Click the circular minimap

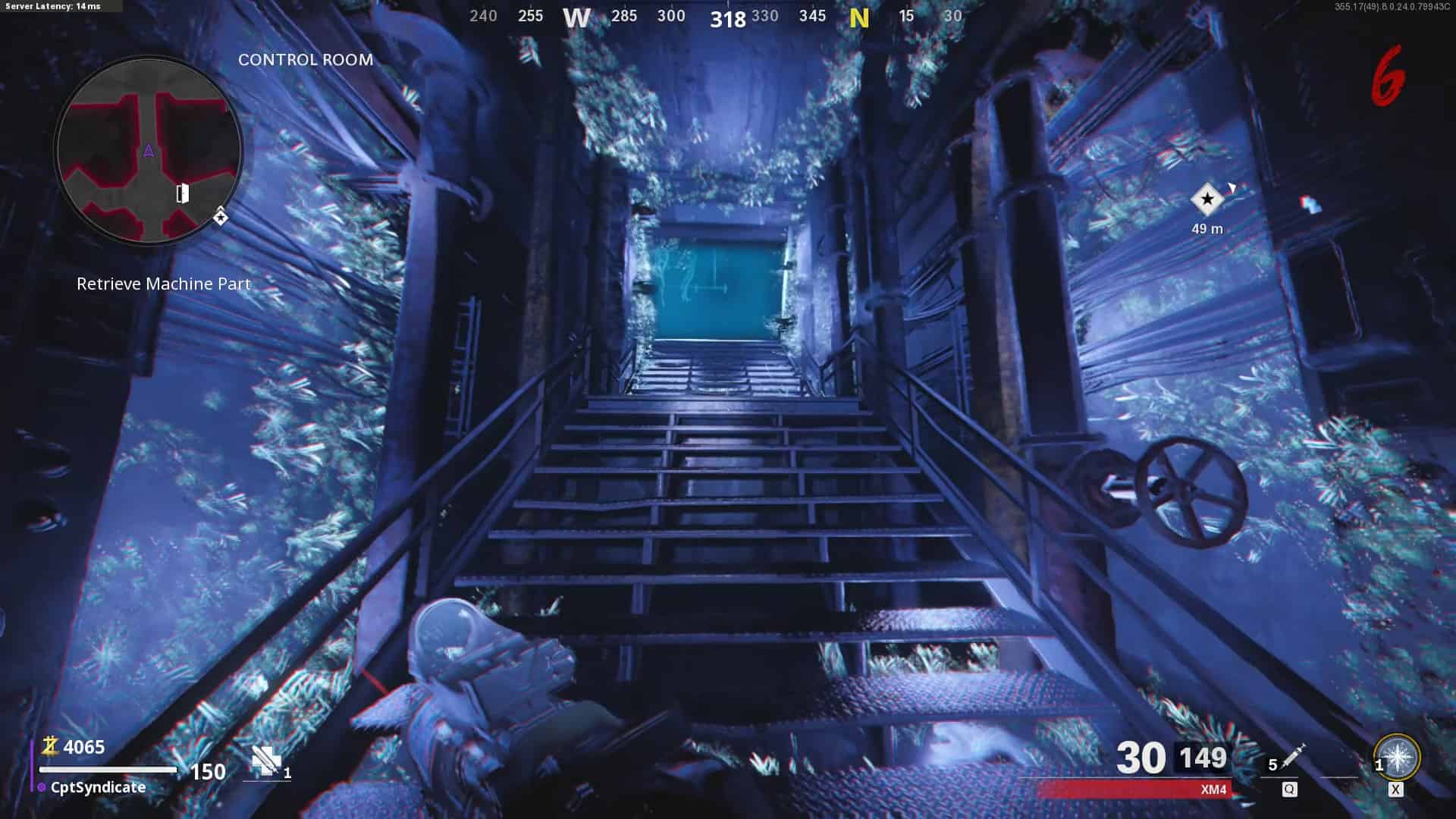click(x=149, y=150)
